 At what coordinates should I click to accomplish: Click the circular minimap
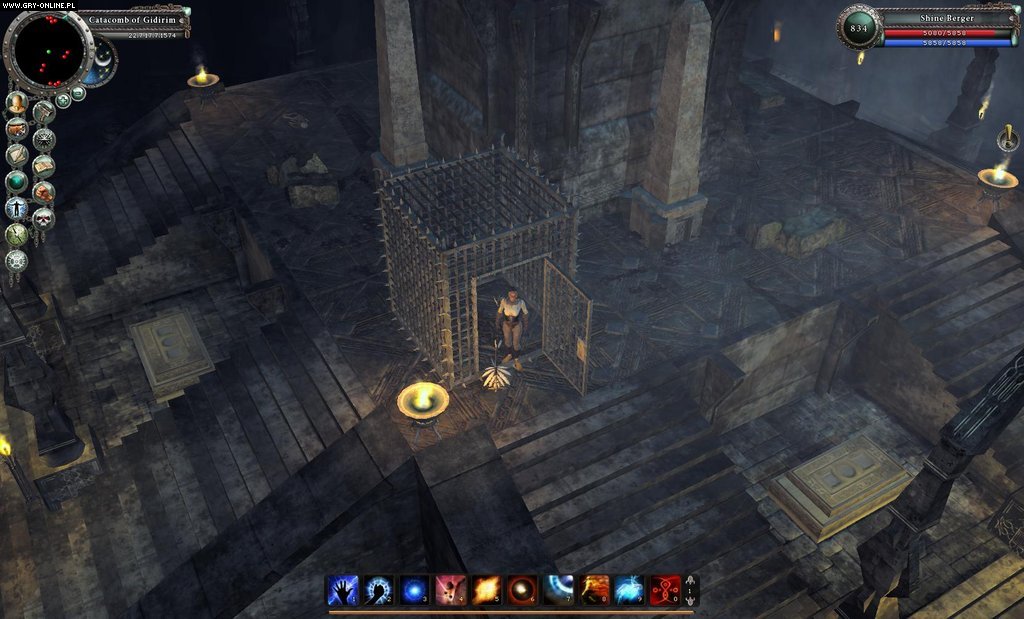coord(47,47)
